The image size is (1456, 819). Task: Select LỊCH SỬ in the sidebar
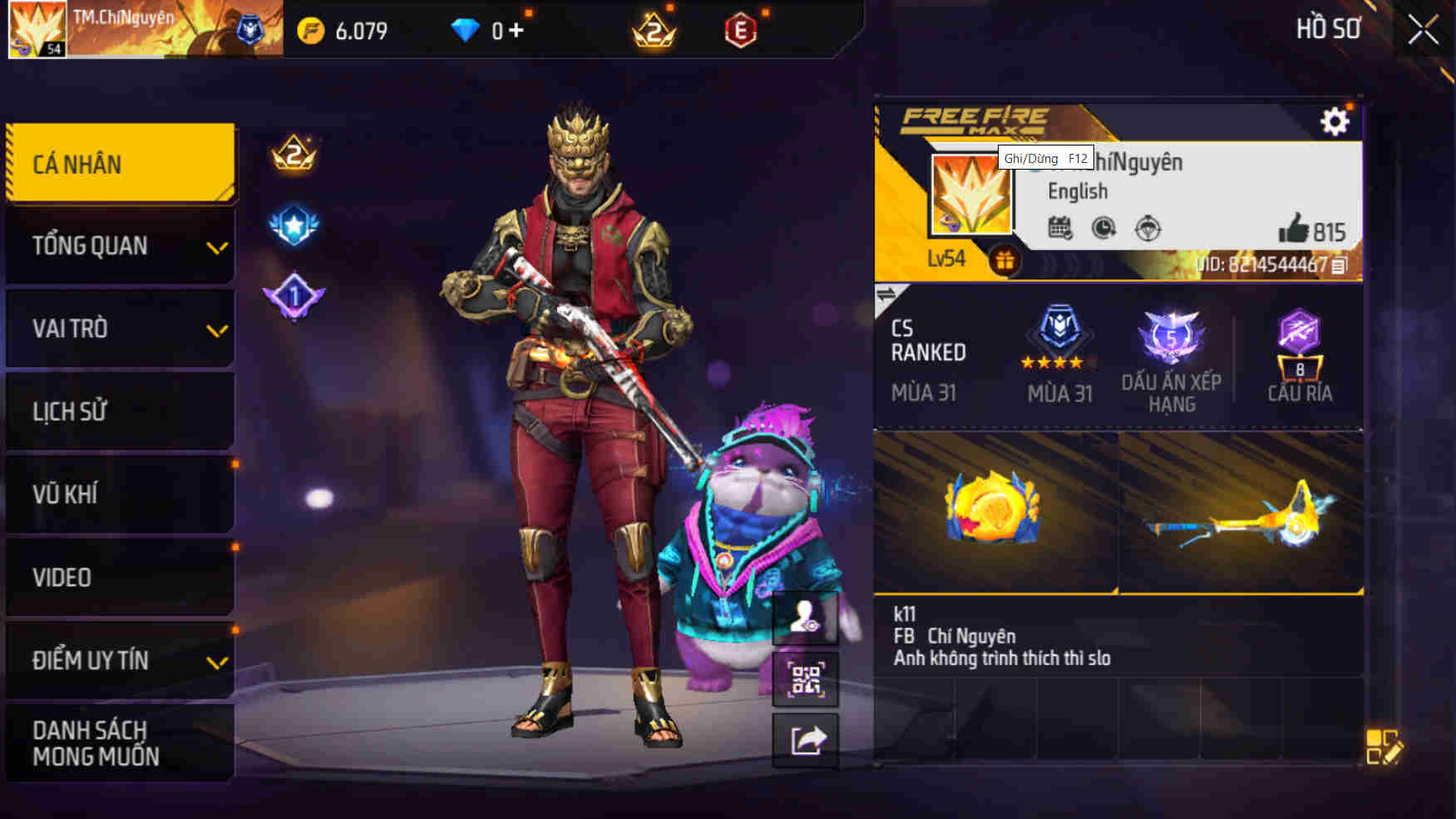coord(119,412)
